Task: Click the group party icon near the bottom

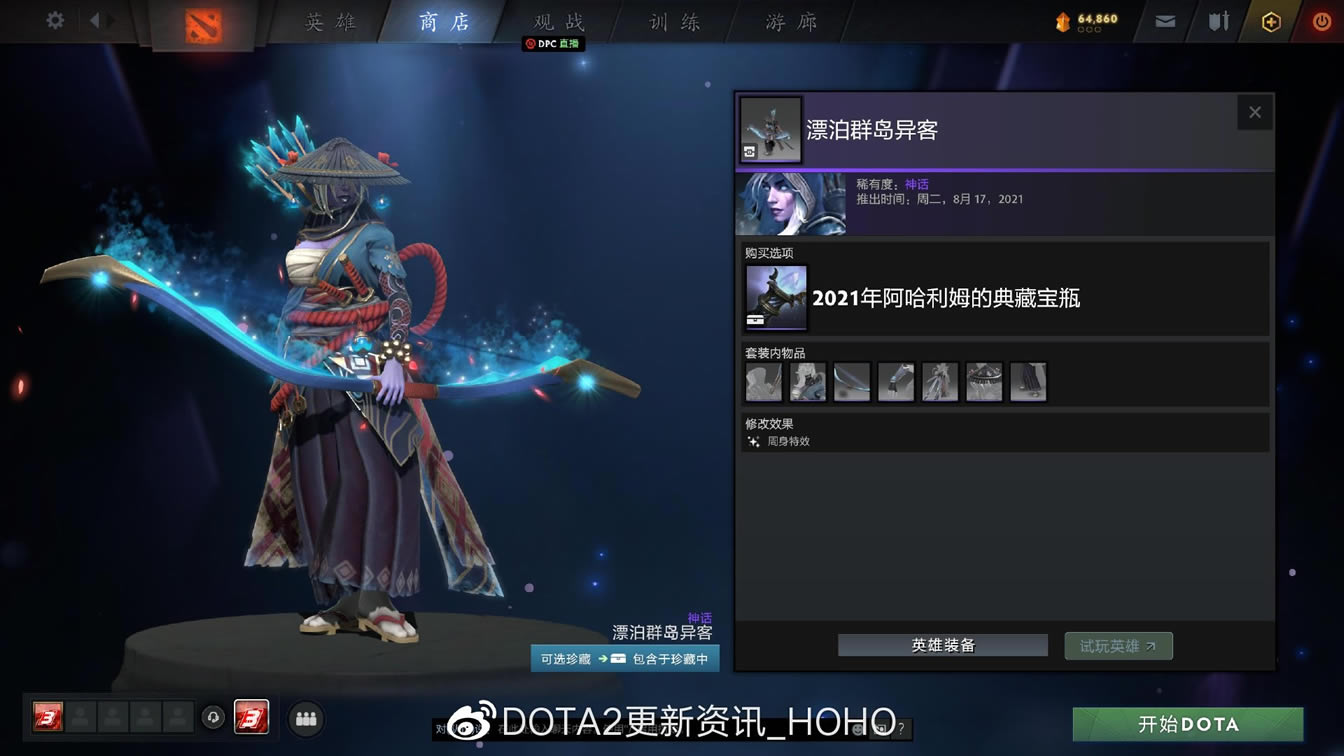Action: [306, 719]
